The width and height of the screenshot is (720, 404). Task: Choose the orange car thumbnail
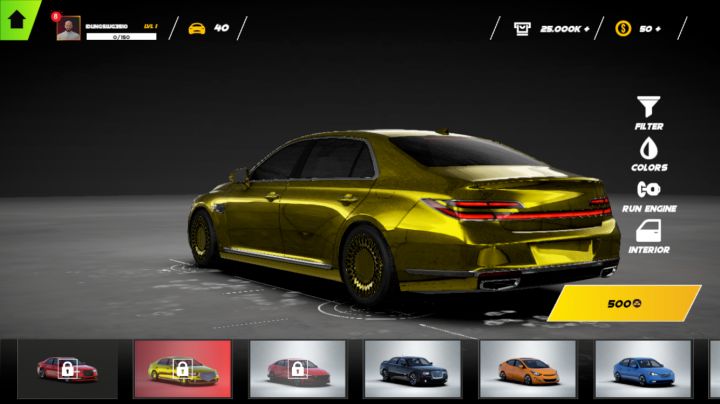527,369
